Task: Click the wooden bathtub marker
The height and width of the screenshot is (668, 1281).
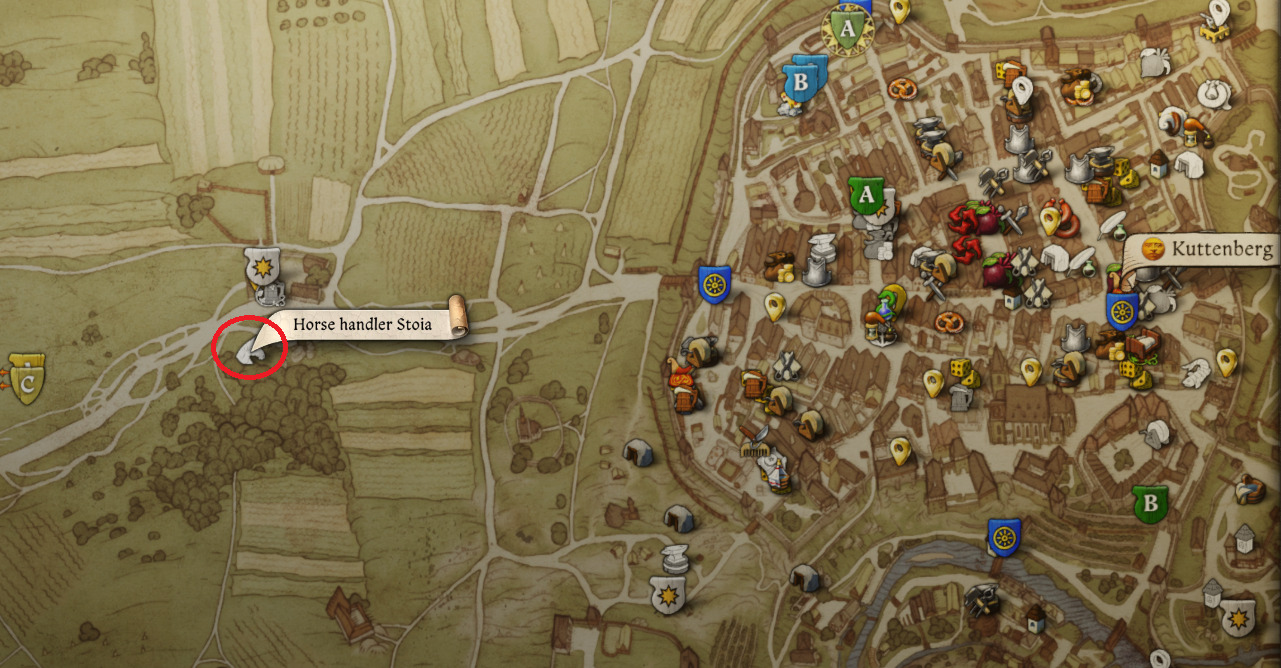Action: coord(1249,489)
